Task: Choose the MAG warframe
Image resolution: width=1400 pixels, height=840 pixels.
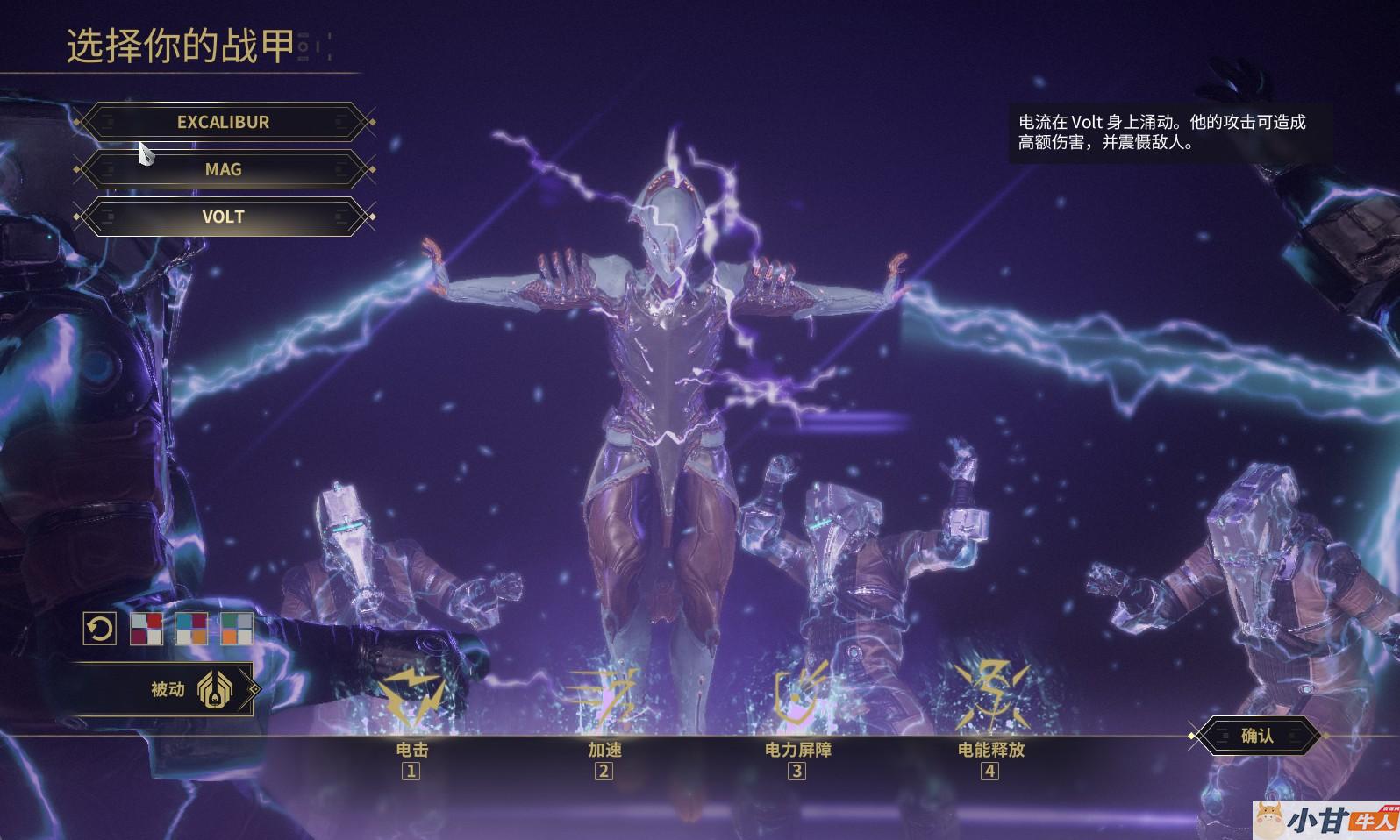Action: (223, 169)
